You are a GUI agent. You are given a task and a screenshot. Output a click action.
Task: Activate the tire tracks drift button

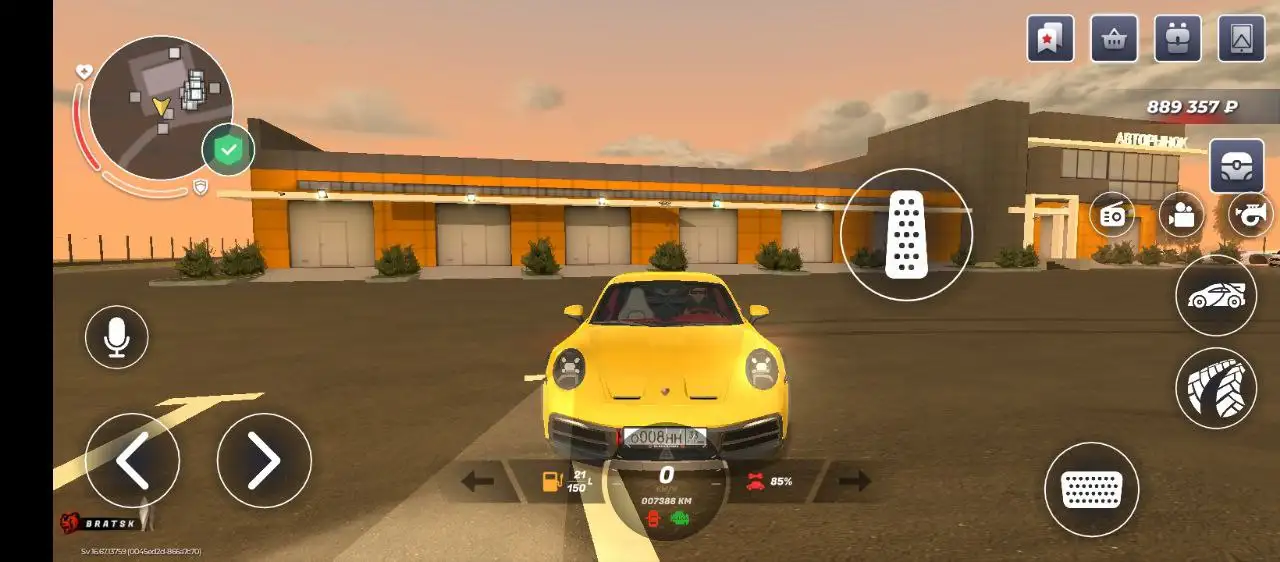(x=1216, y=388)
